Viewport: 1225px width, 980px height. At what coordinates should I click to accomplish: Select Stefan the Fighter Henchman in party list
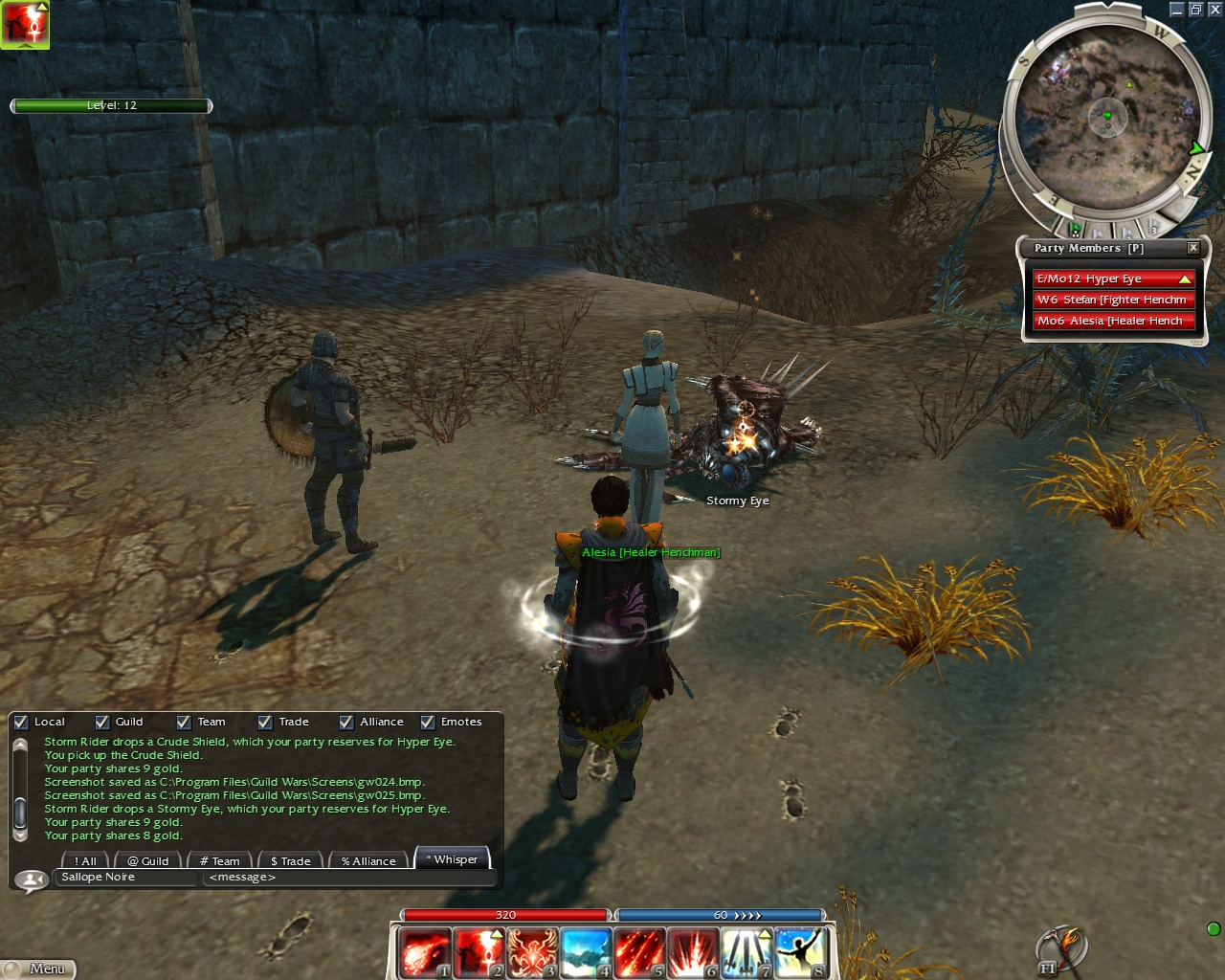pyautogui.click(x=1112, y=300)
